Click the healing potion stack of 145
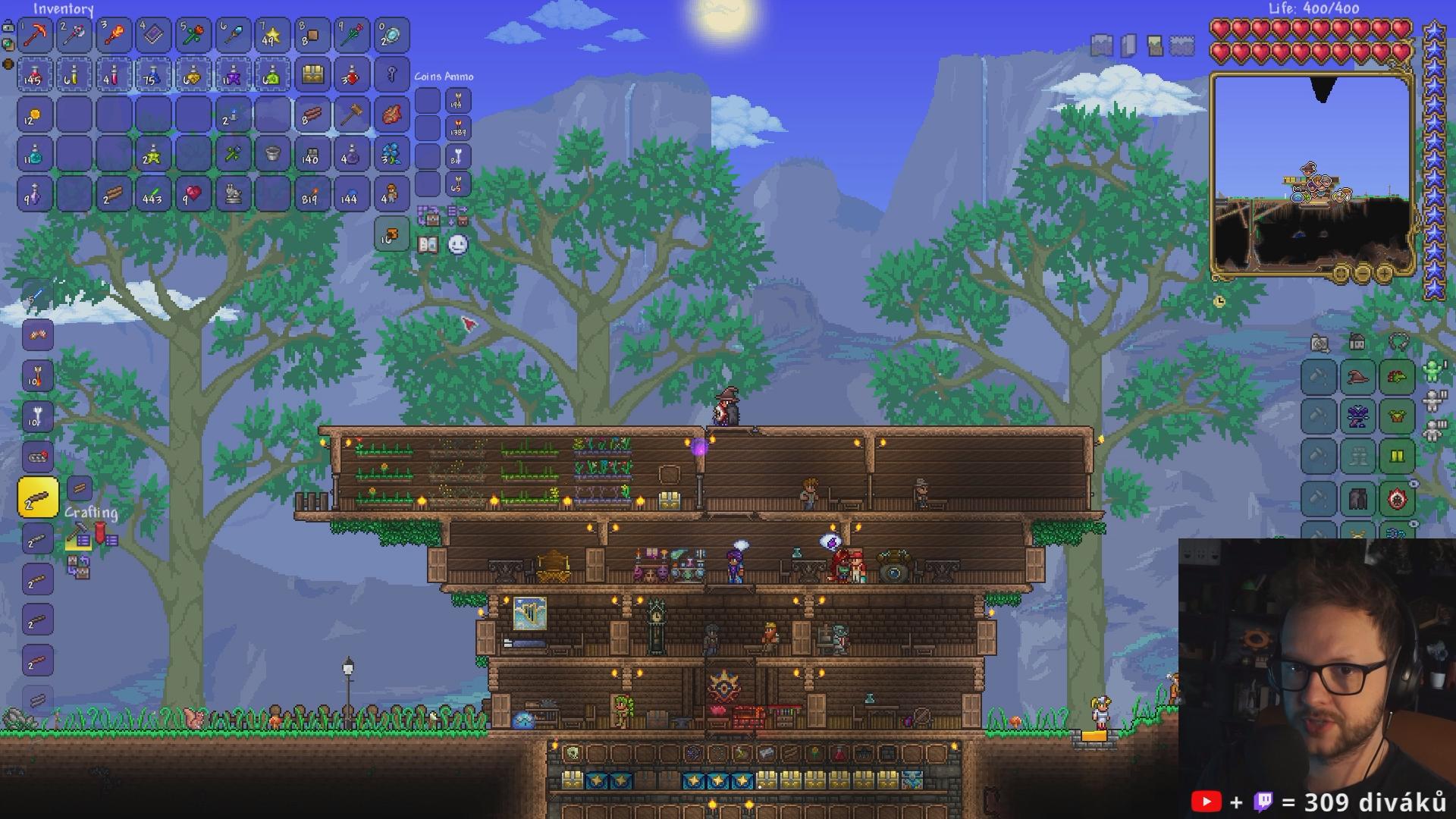Screen dimensions: 1456x819 click(x=35, y=75)
